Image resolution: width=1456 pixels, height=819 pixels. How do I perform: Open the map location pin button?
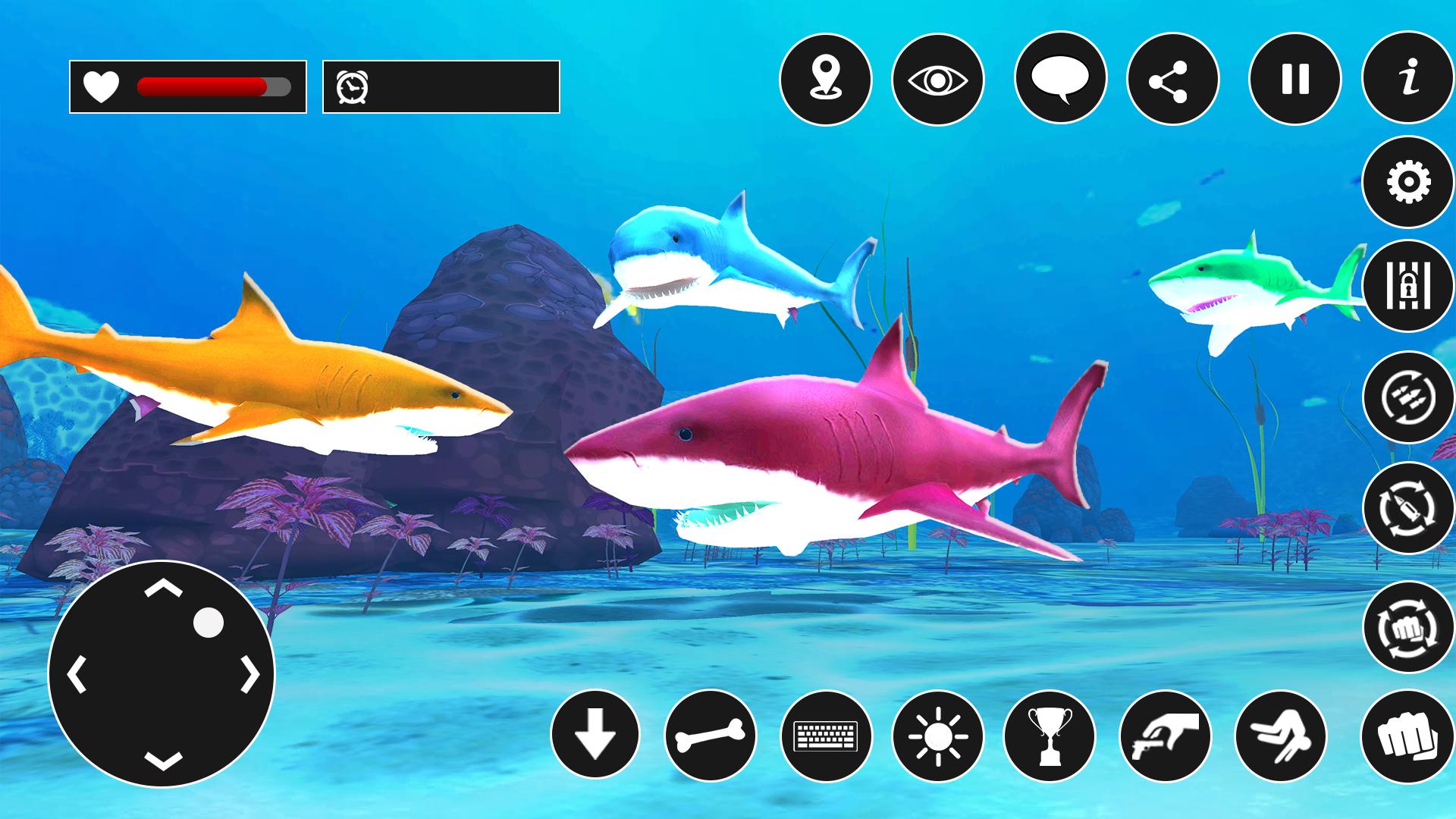tap(825, 79)
